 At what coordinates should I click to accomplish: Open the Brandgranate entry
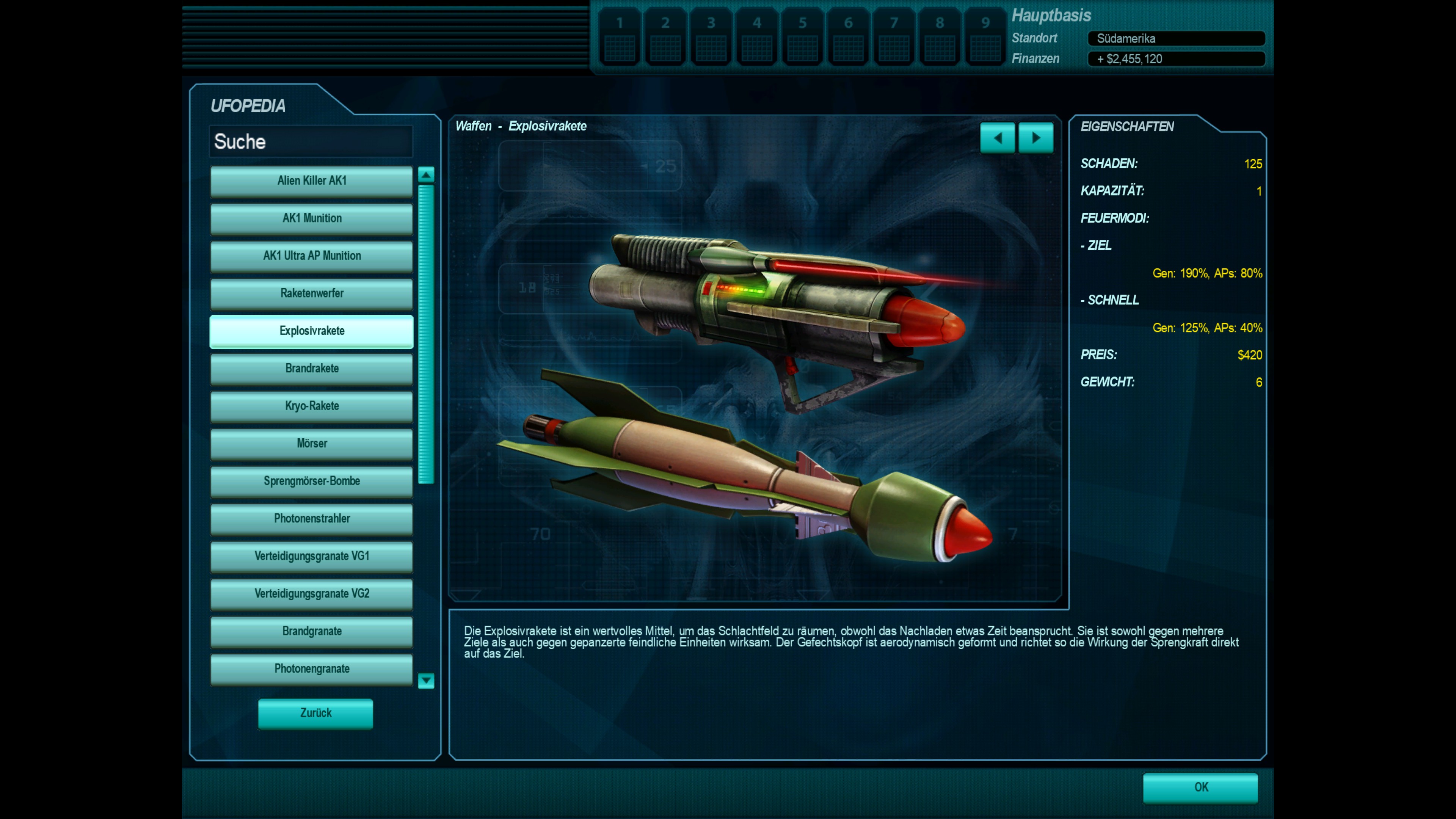(x=311, y=631)
